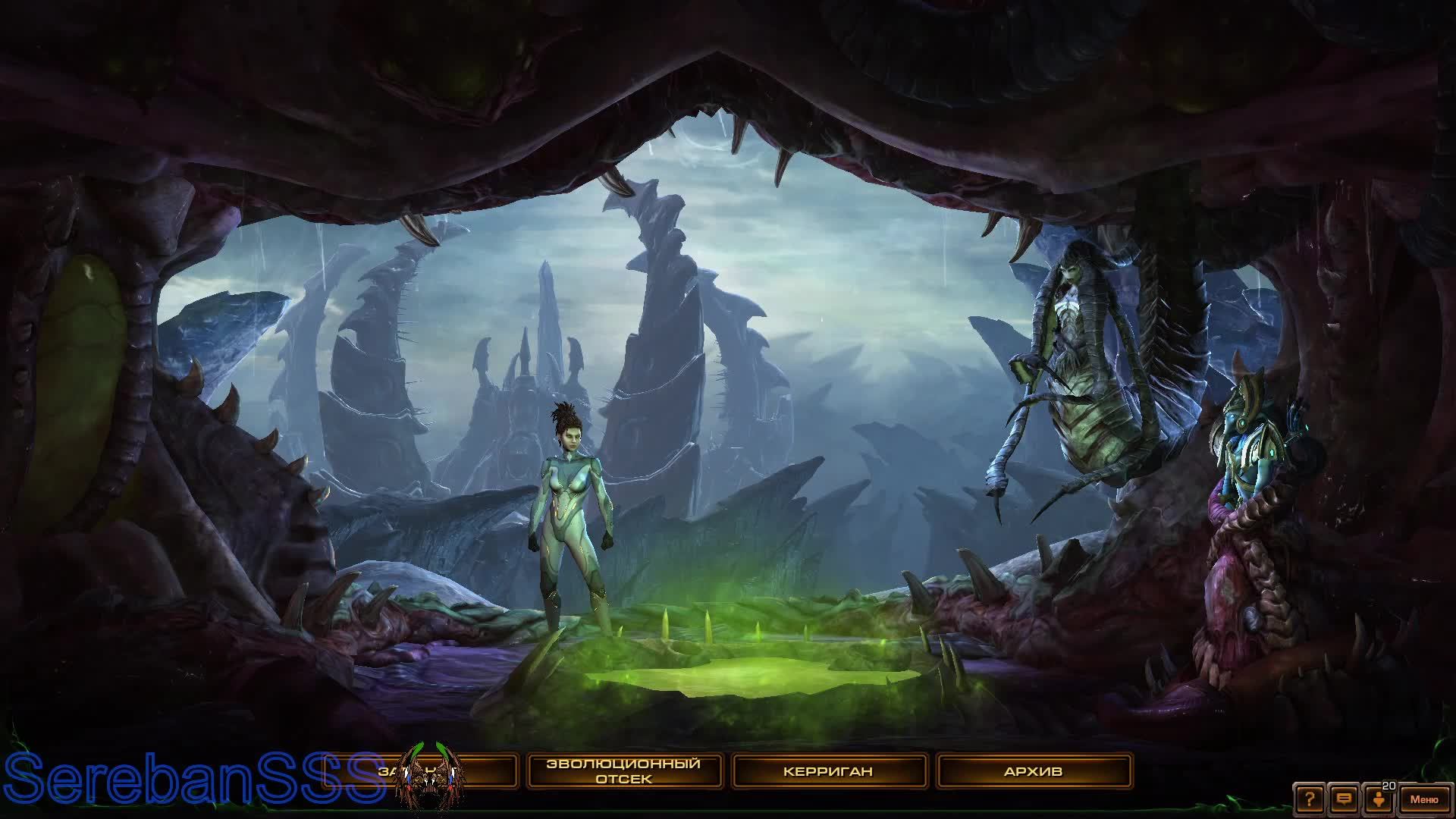
Task: Select the person icon showing online friends
Action: tap(1378, 800)
